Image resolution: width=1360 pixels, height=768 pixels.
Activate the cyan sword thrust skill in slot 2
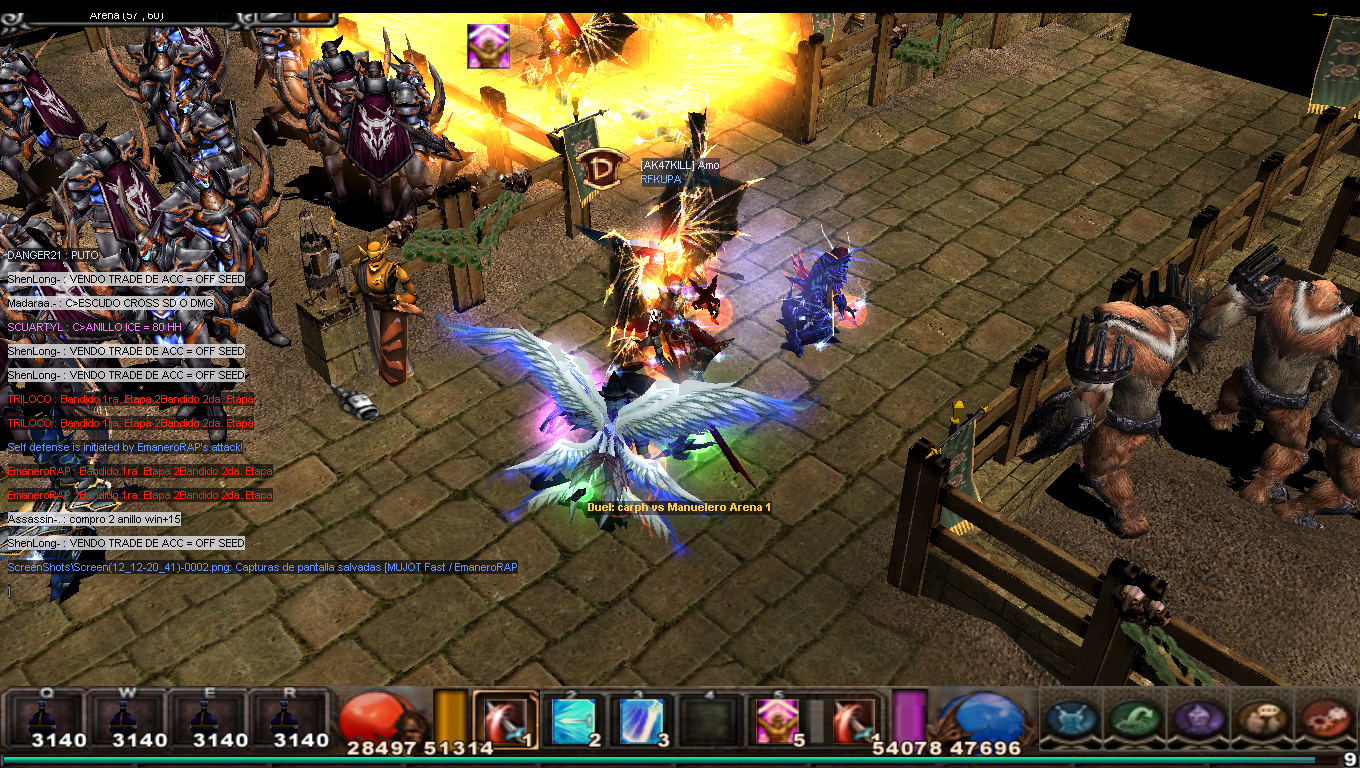point(573,721)
